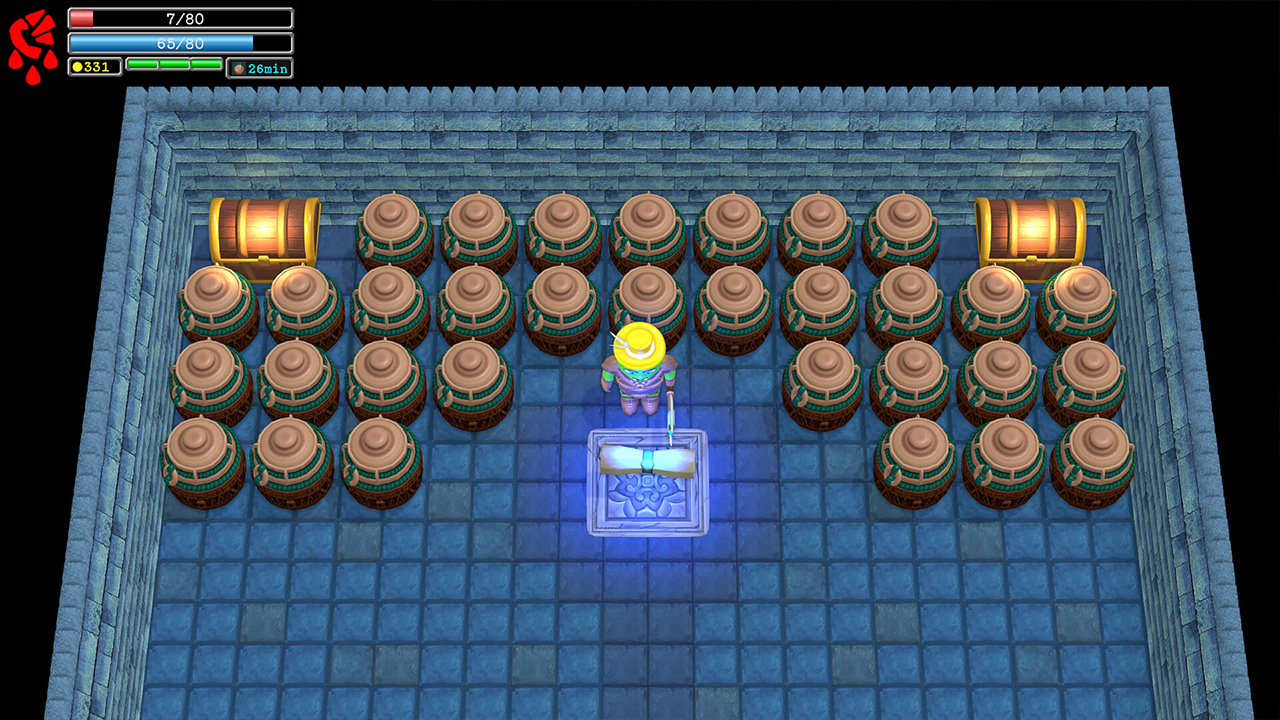Image resolution: width=1280 pixels, height=720 pixels.
Task: Click the blue bar showing 65/80
Action: click(x=180, y=43)
